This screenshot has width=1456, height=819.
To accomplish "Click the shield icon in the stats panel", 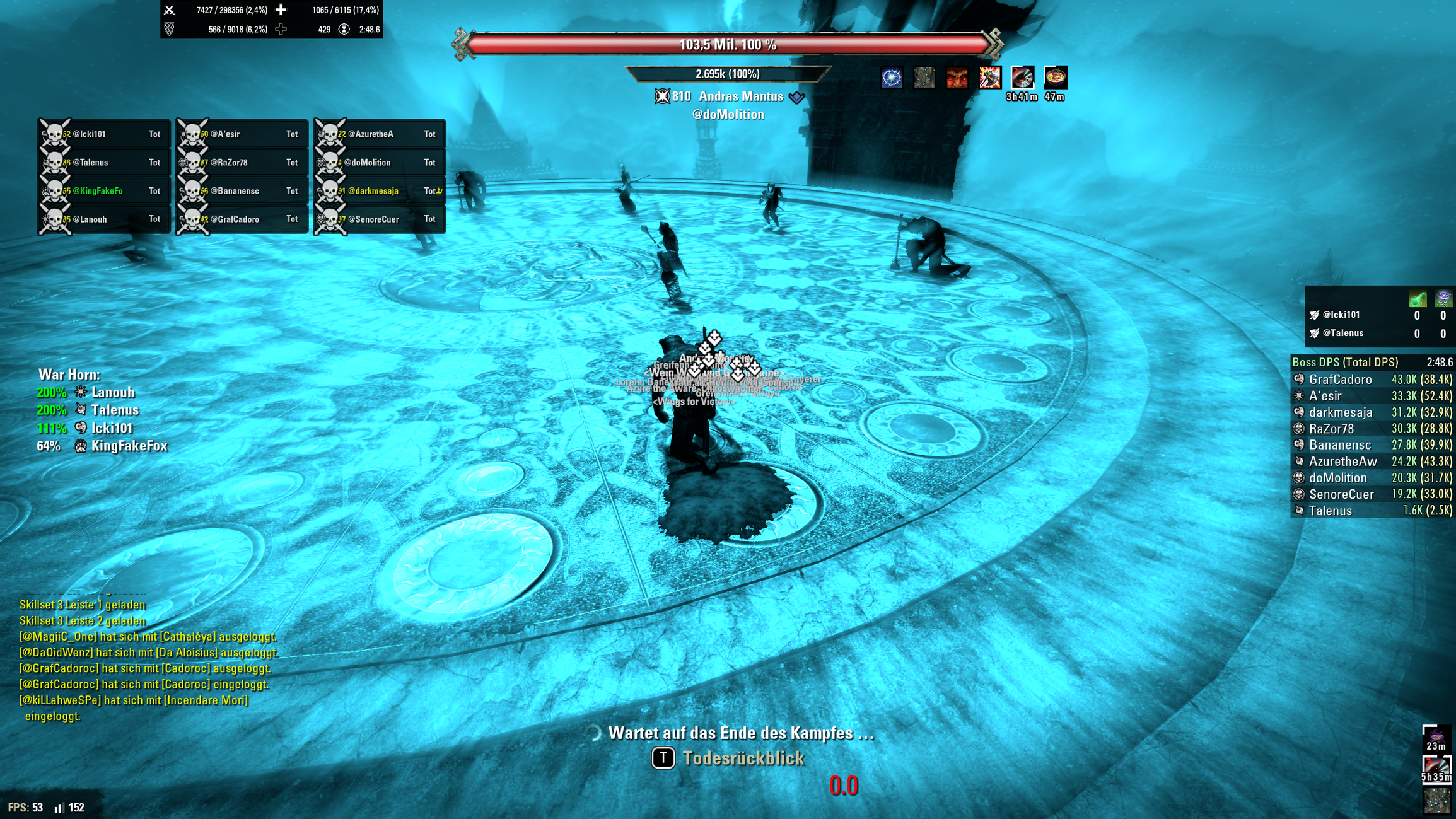I will (169, 29).
